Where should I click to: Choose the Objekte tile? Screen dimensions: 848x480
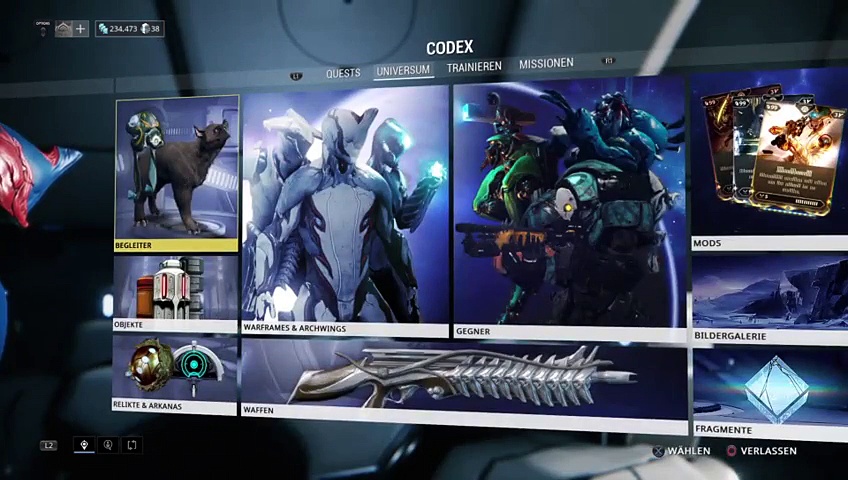tap(175, 293)
